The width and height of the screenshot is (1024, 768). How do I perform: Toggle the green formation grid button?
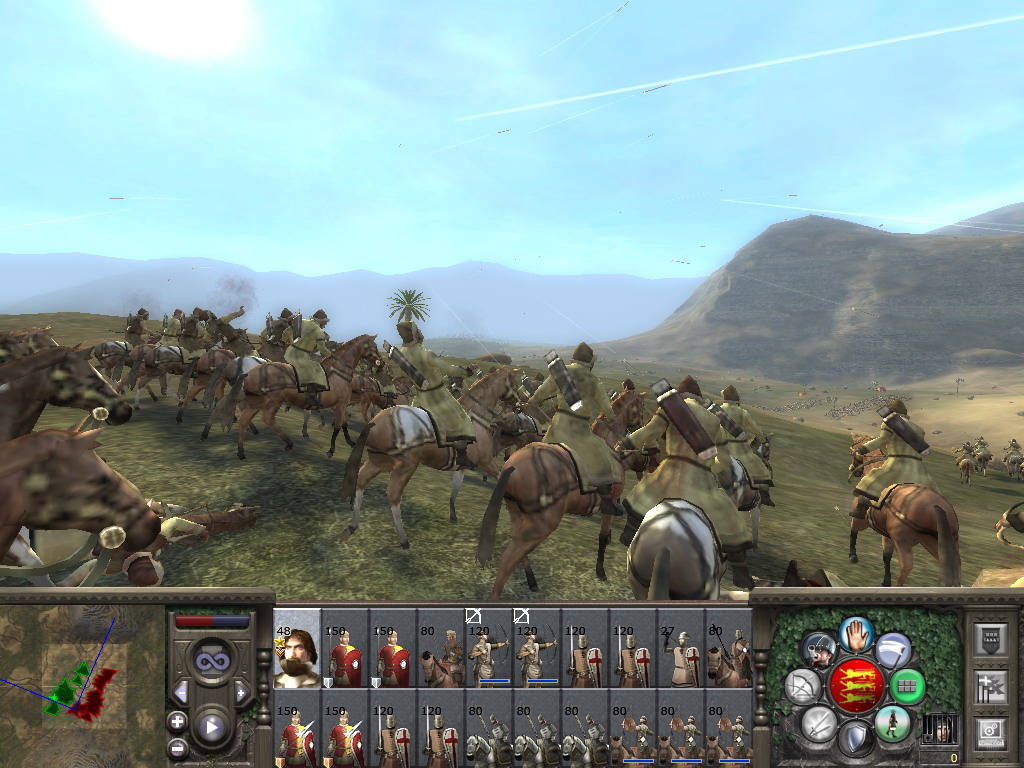(x=907, y=687)
